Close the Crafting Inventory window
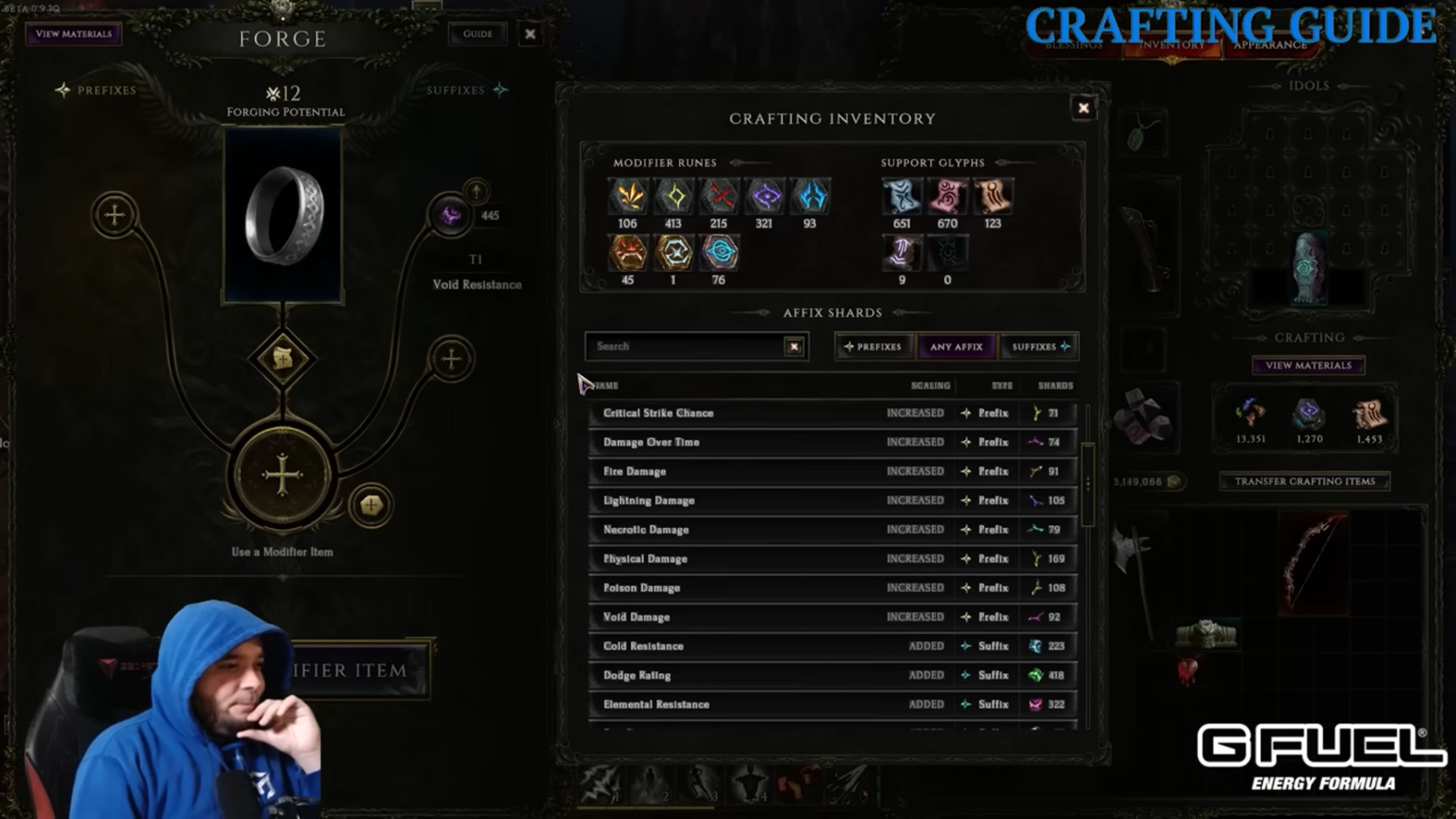The image size is (1456, 819). [1083, 108]
